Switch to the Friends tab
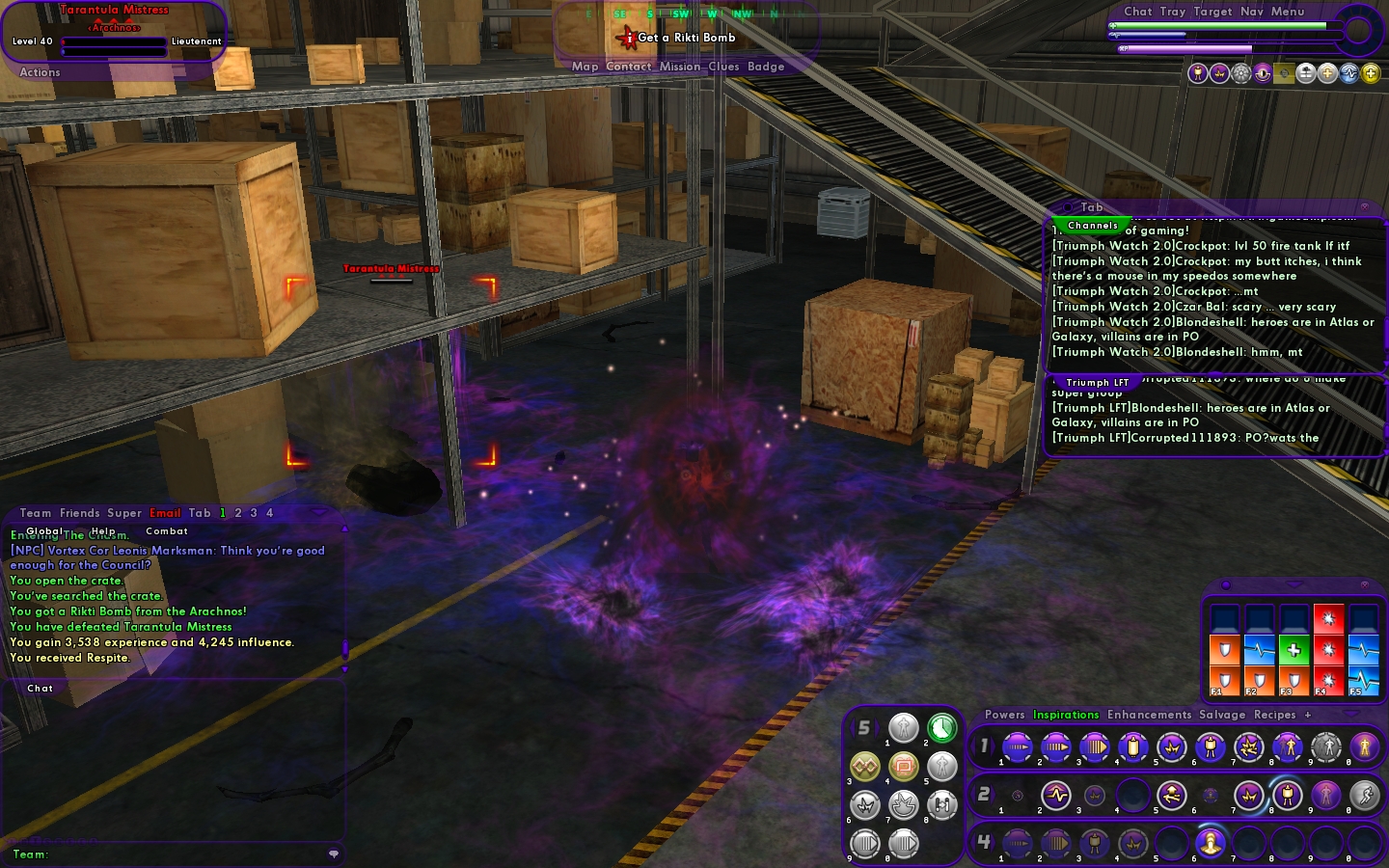Viewport: 1389px width, 868px height. click(79, 513)
